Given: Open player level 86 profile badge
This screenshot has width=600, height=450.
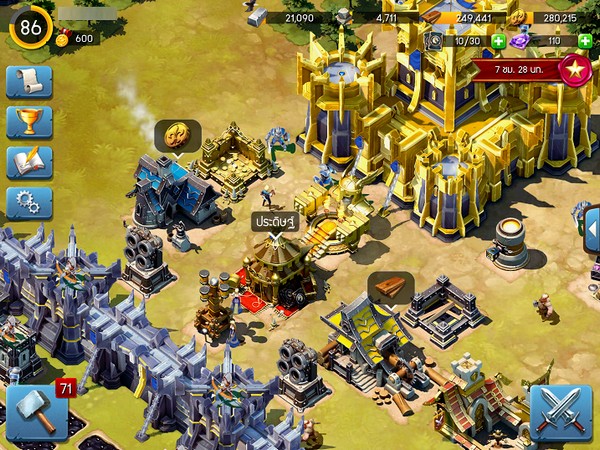Looking at the screenshot, I should click(30, 27).
